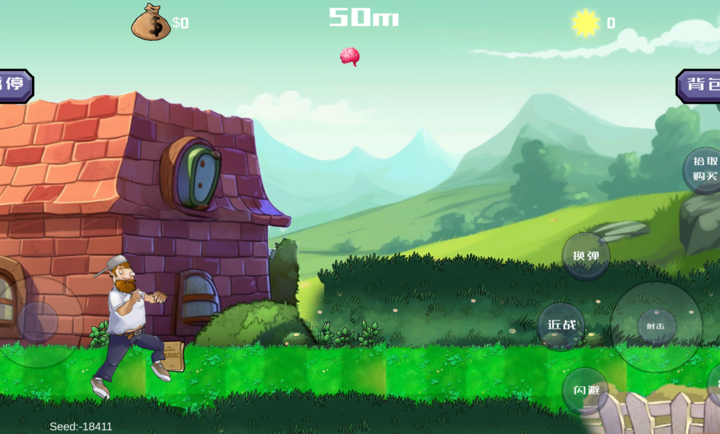Image resolution: width=720 pixels, height=434 pixels.
Task: Activate the dodge (闪避) button
Action: (584, 389)
